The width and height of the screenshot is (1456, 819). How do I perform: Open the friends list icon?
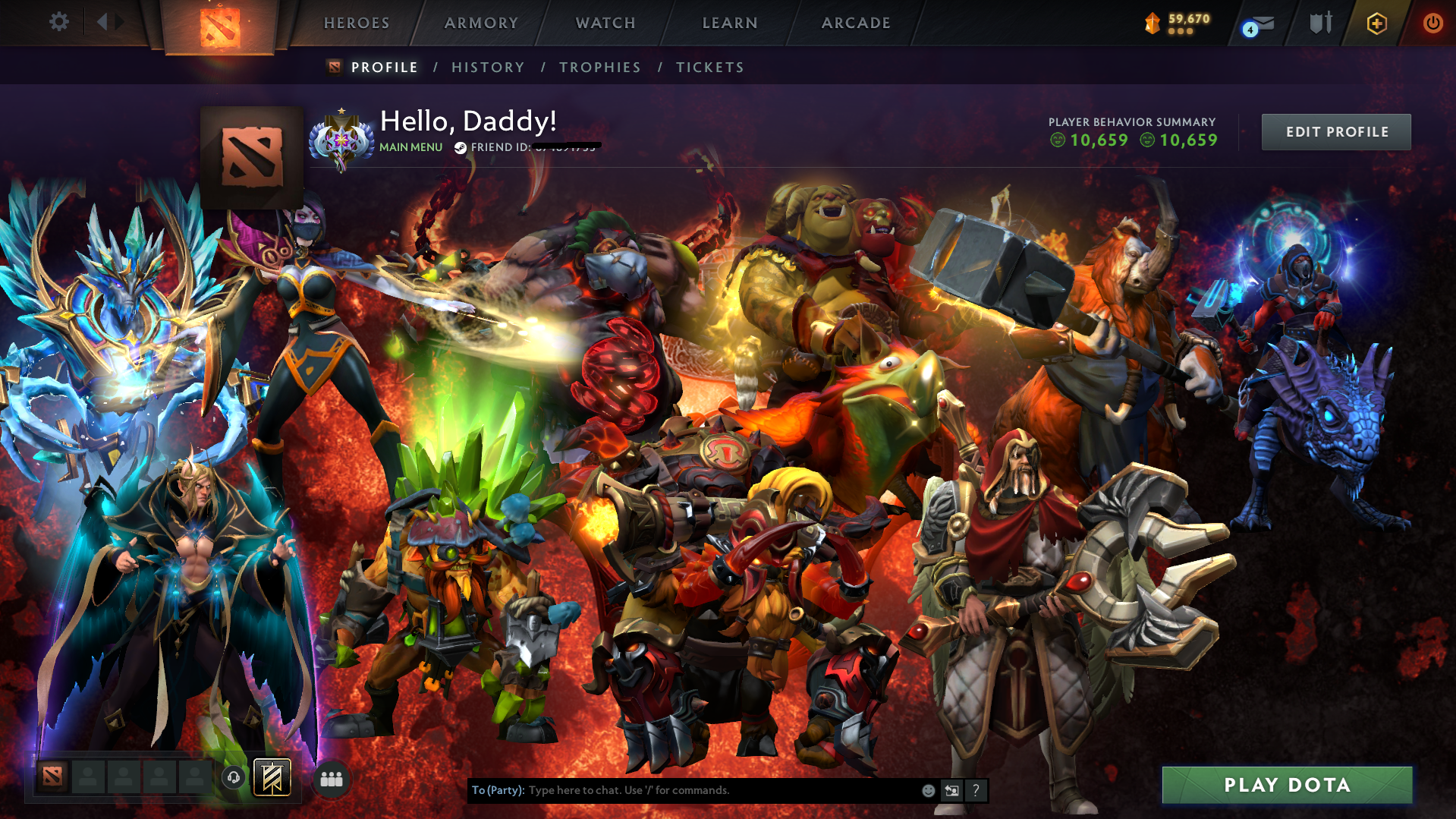tap(331, 777)
